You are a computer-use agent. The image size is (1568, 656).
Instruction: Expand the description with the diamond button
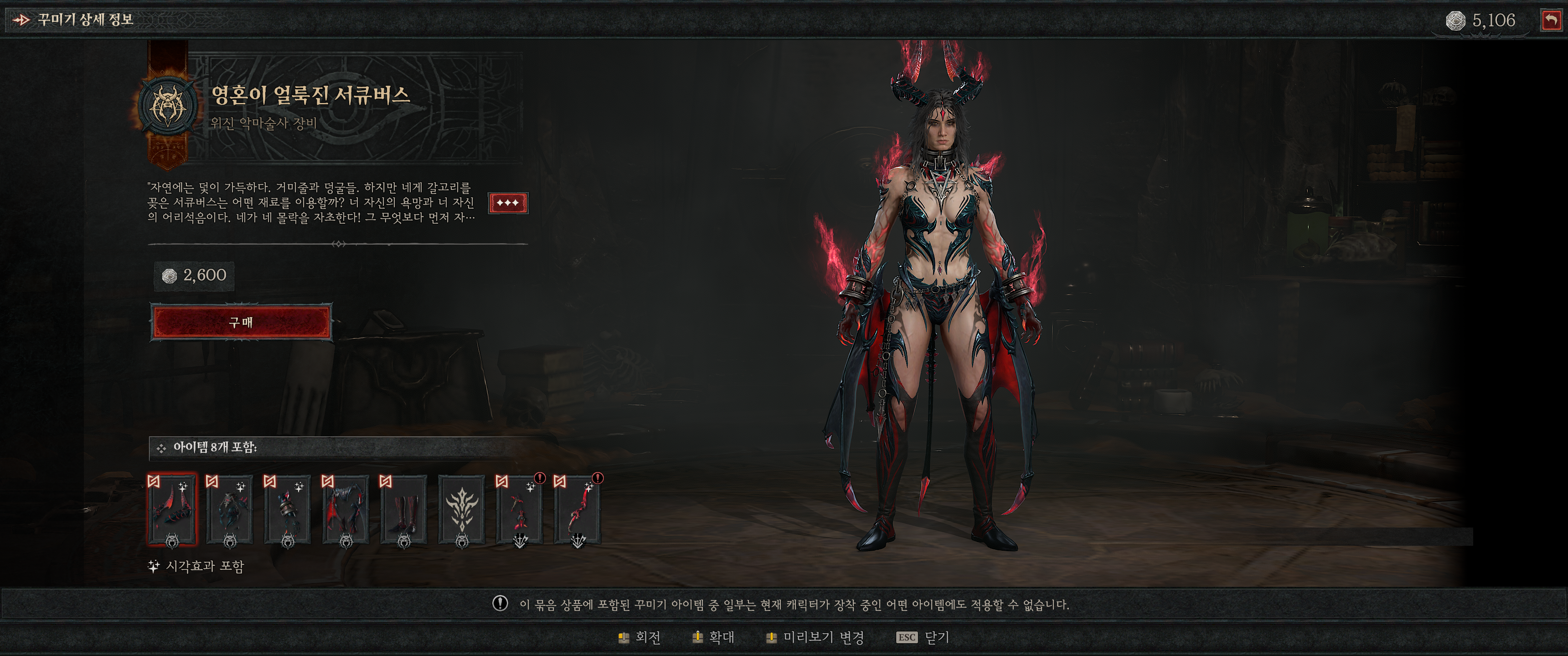coord(508,203)
